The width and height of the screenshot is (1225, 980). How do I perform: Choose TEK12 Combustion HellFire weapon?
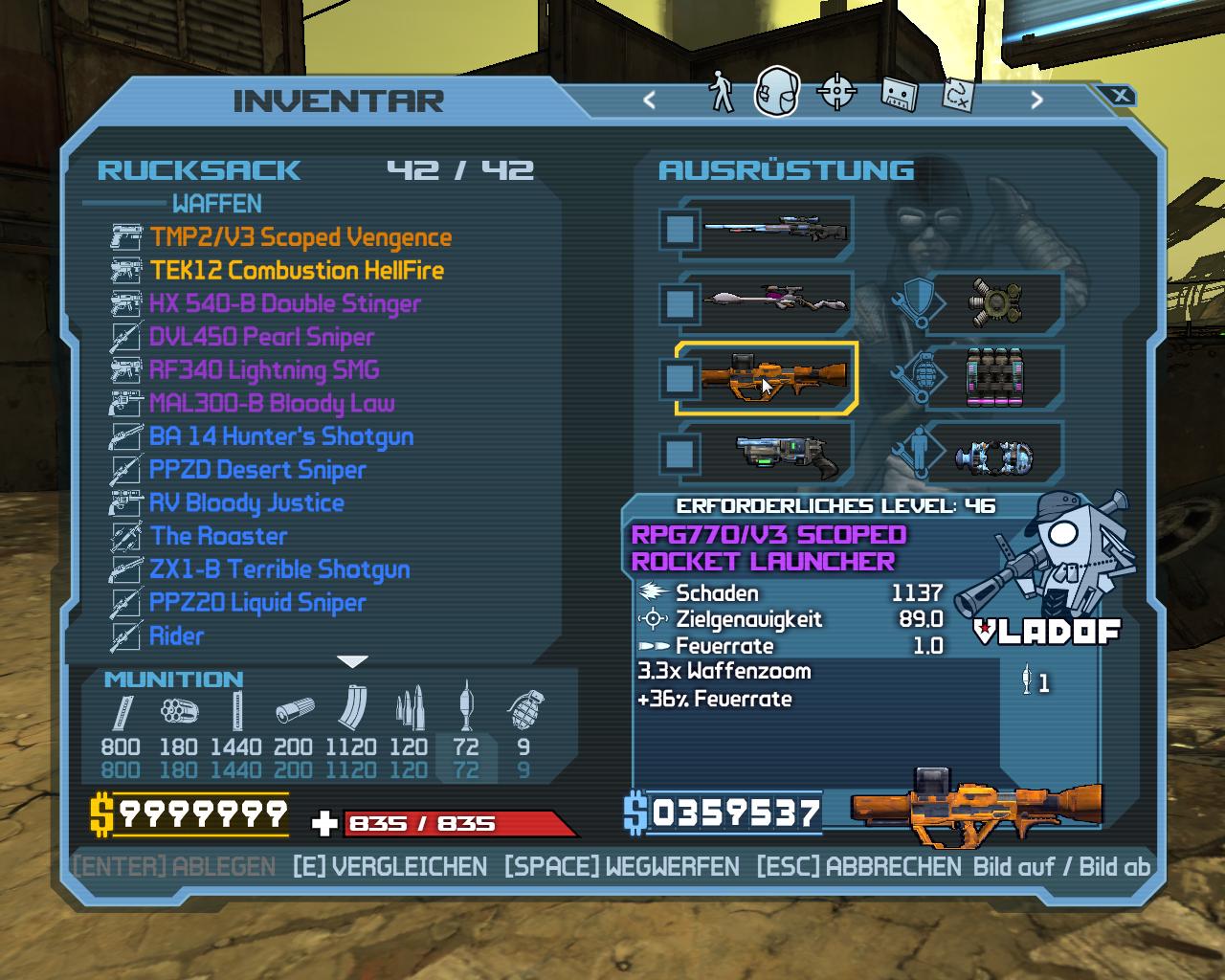click(297, 271)
